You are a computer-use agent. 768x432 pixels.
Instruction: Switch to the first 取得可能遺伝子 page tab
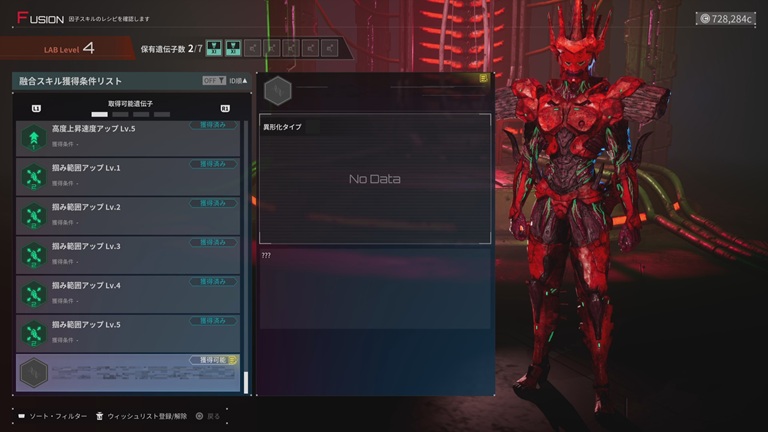coord(98,115)
